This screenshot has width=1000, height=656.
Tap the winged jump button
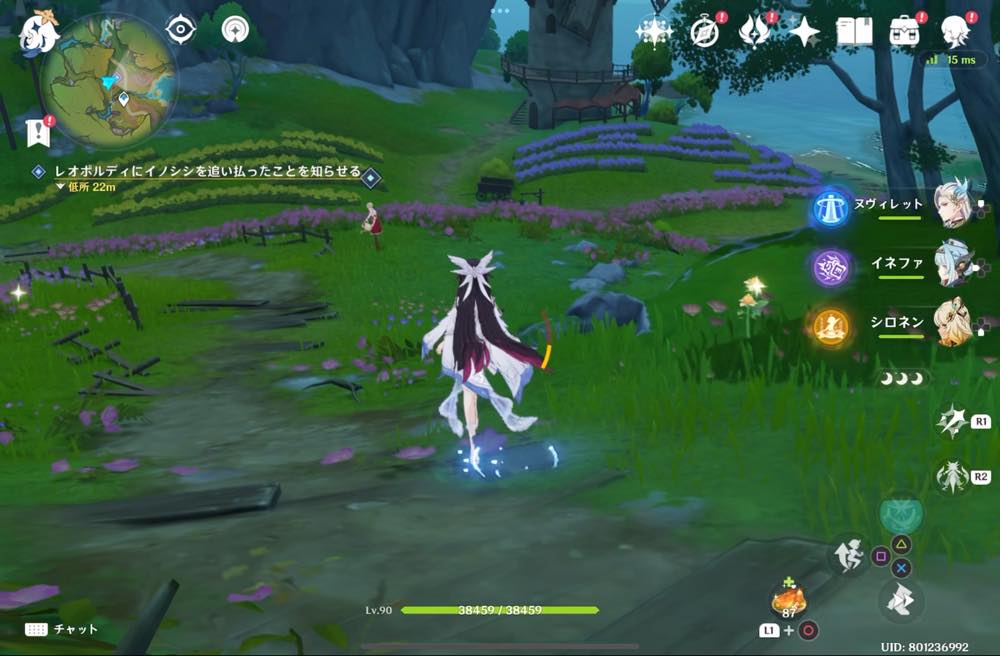(x=900, y=602)
